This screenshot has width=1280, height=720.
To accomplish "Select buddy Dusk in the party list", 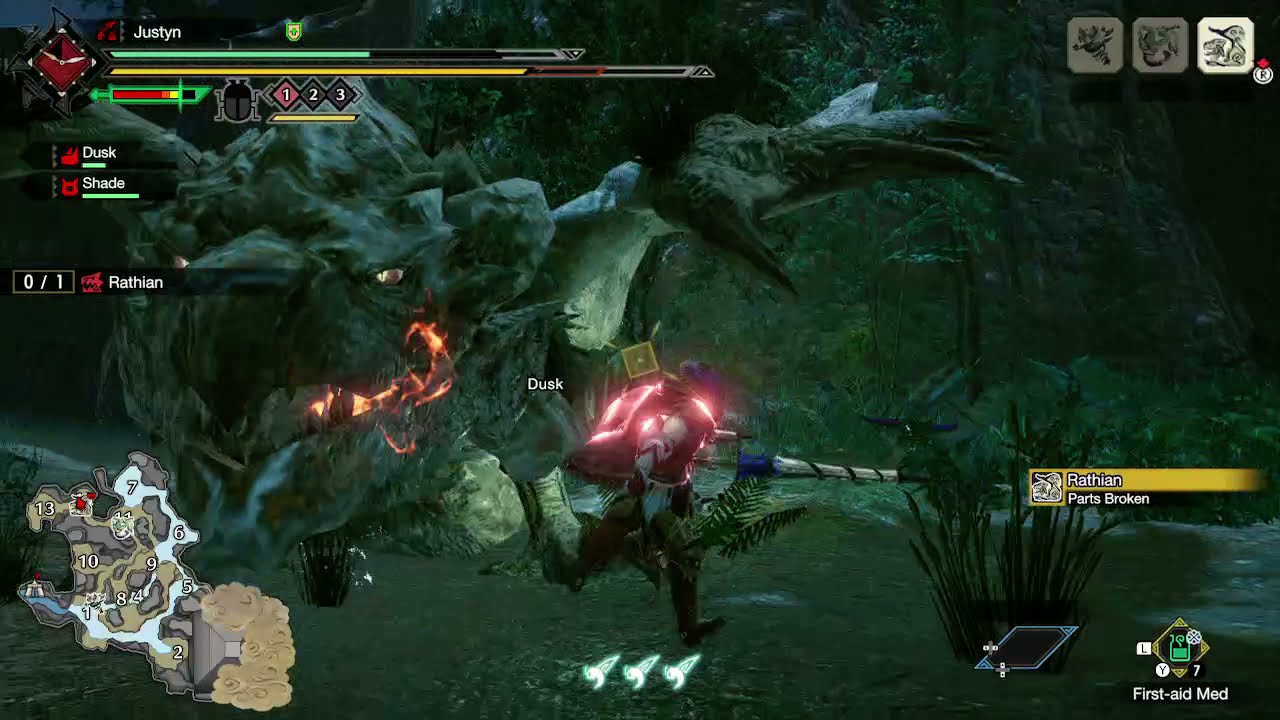I will pos(98,154).
